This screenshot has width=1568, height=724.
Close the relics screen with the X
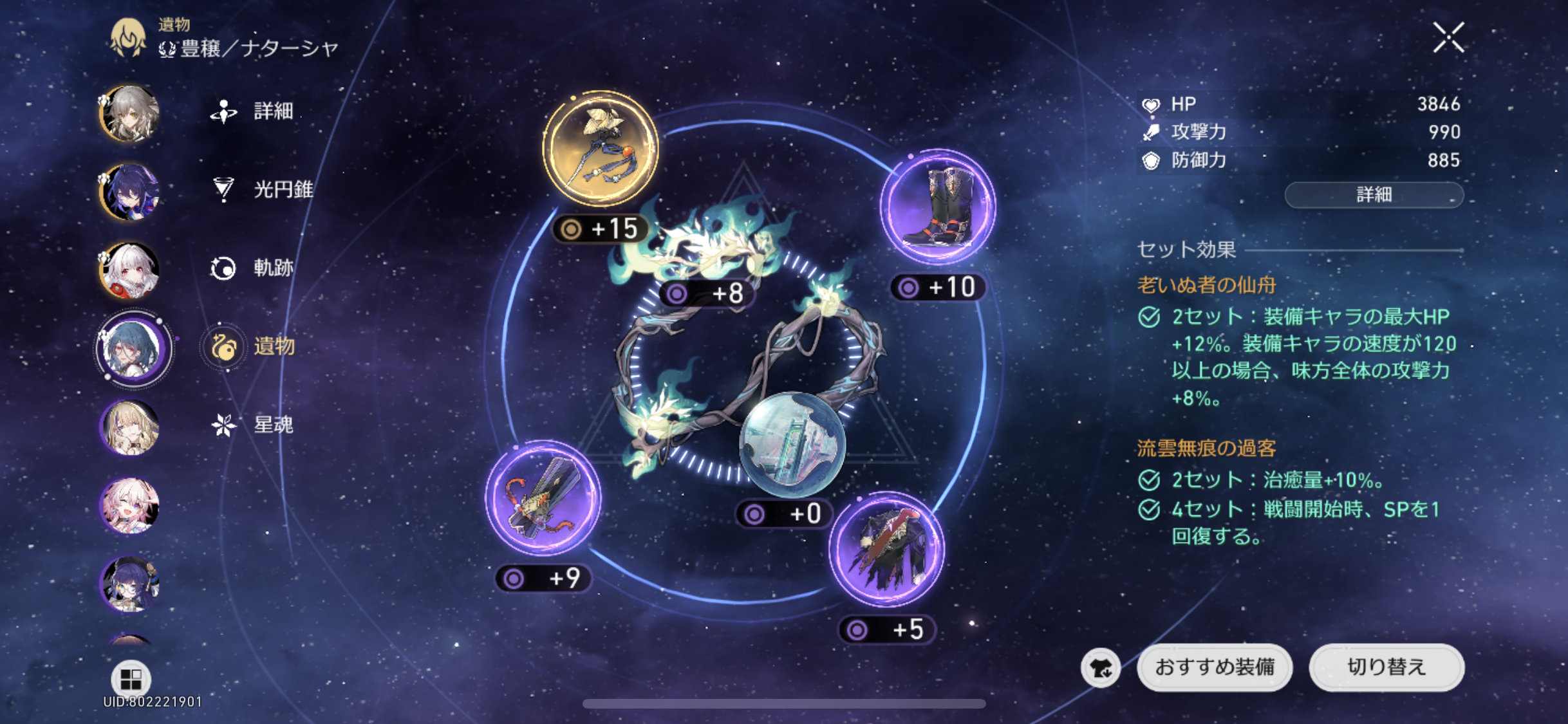[1448, 37]
